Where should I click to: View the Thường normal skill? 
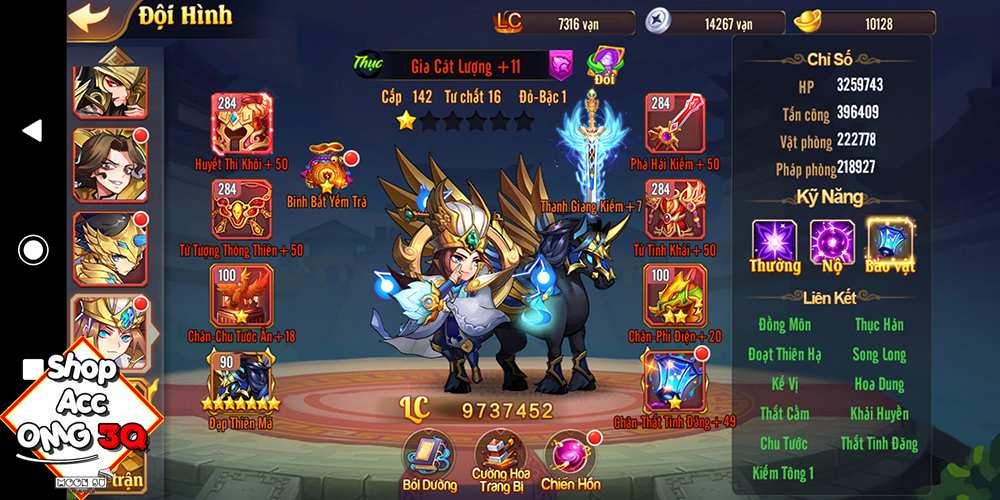click(x=775, y=243)
